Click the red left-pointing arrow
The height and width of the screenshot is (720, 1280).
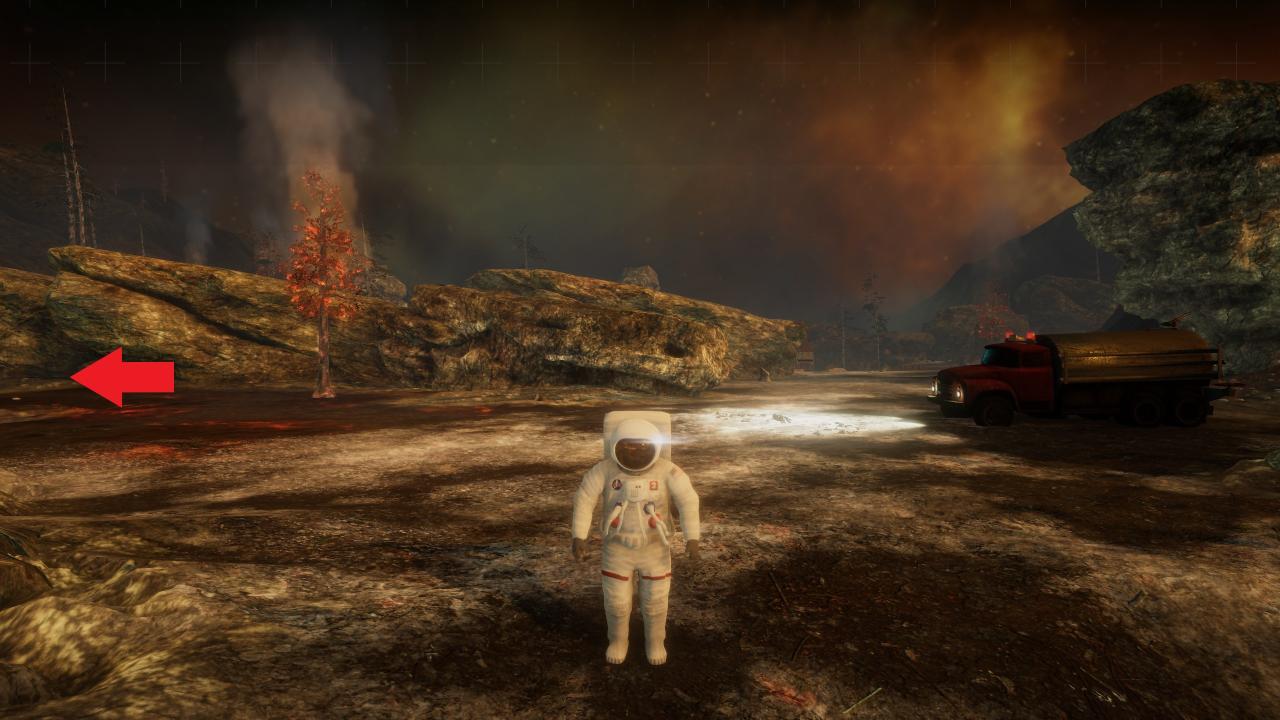click(x=122, y=377)
